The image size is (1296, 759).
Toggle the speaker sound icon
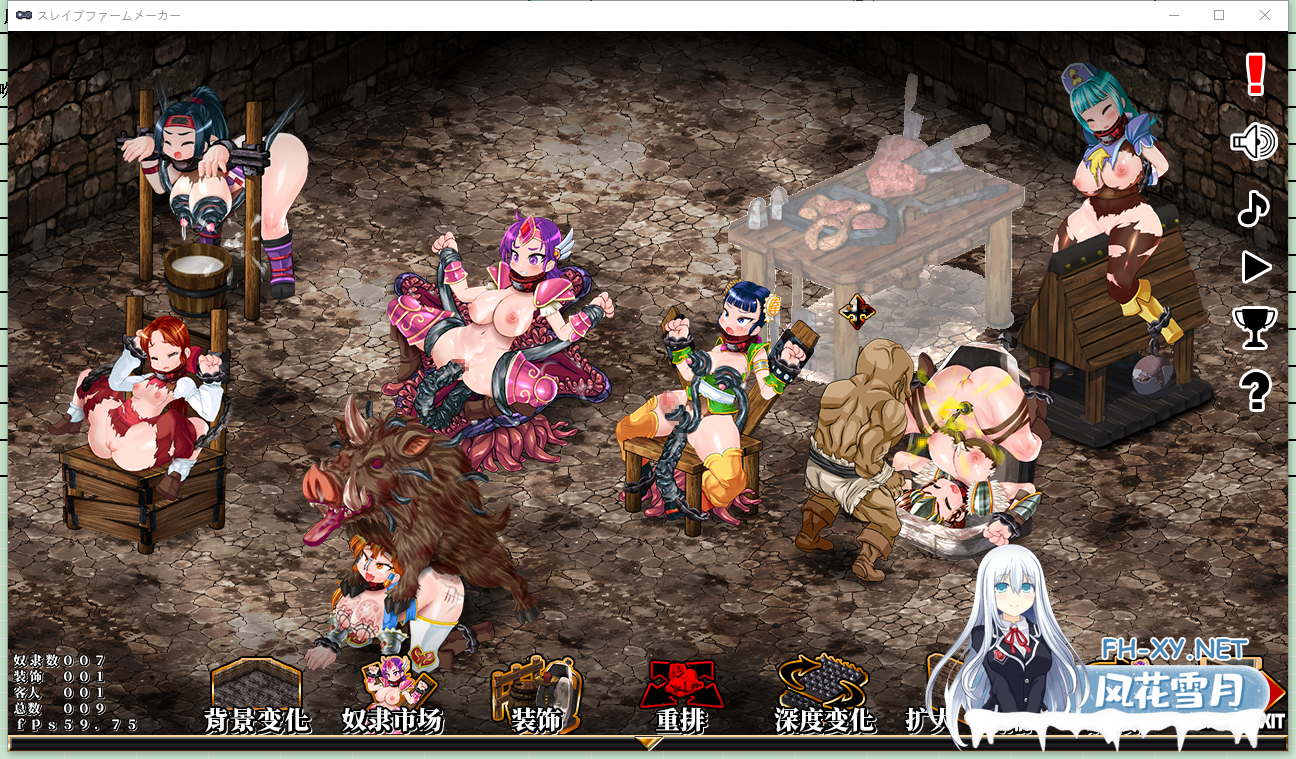[1254, 143]
